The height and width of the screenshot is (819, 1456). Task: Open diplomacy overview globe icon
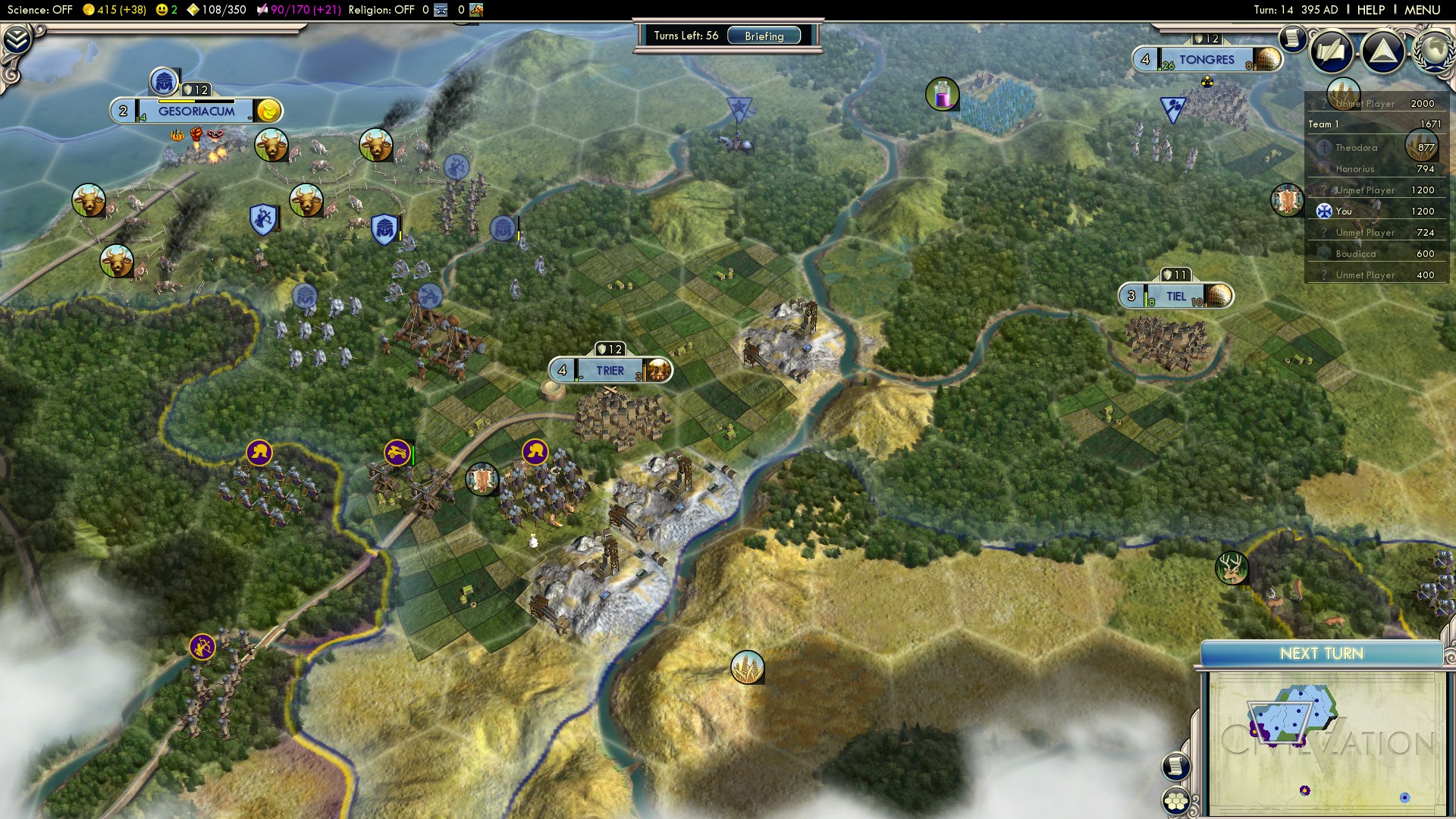click(x=1433, y=50)
